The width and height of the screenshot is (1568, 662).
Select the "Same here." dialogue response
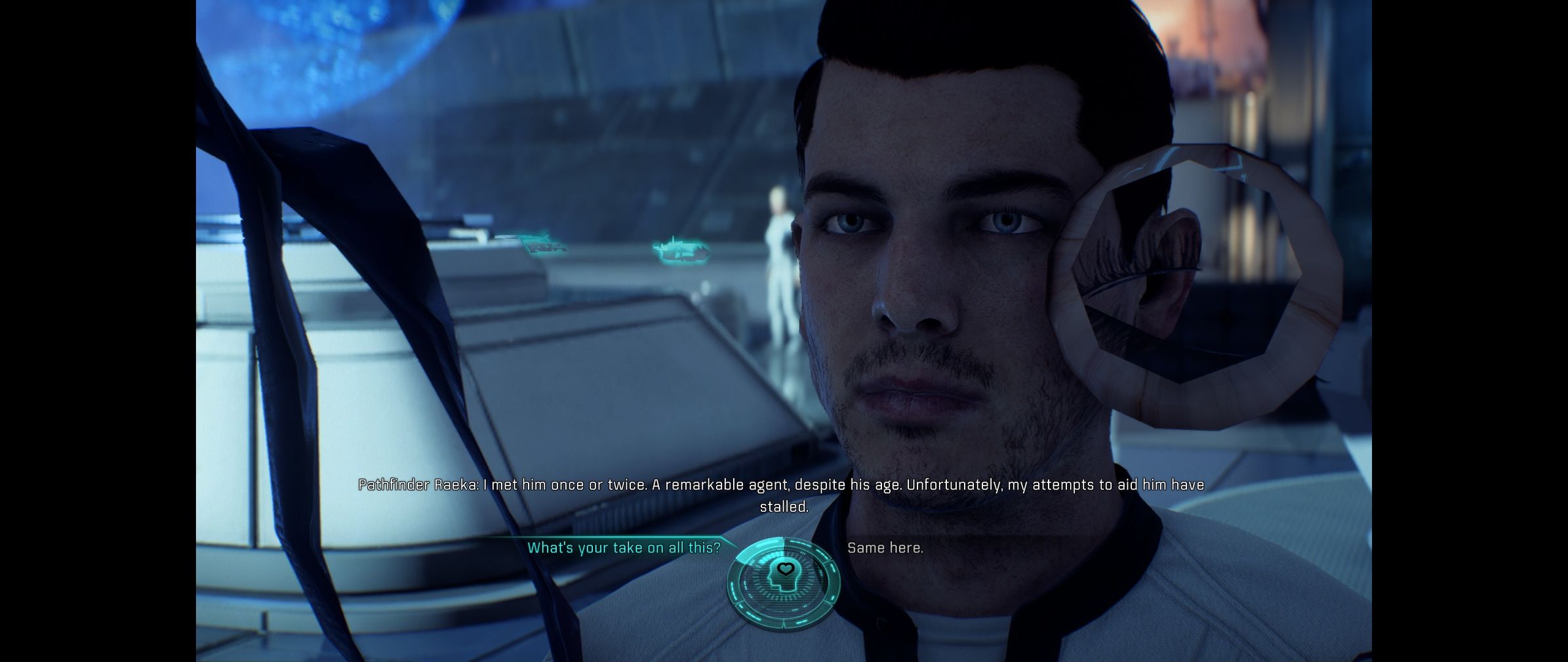885,548
